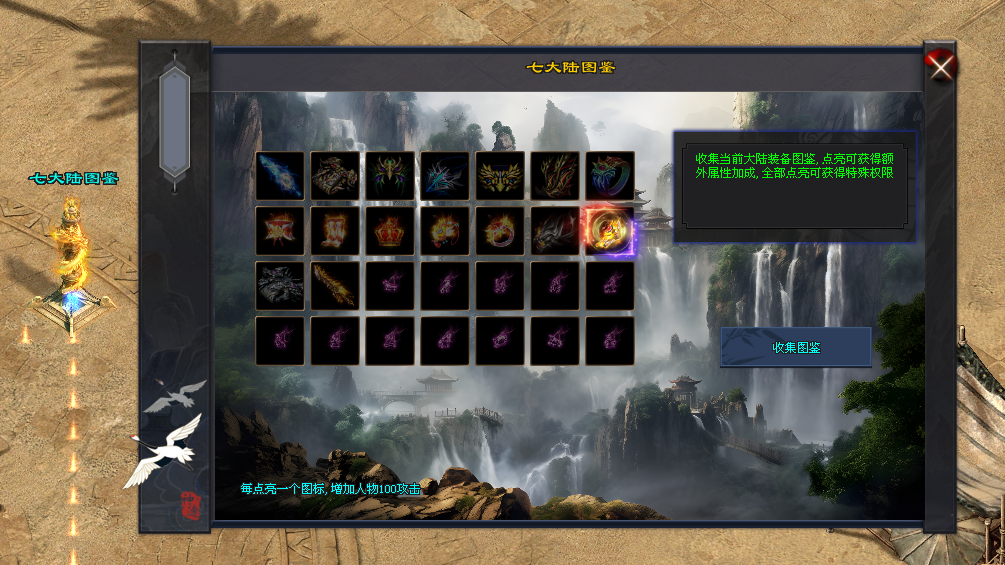
Task: Select the flaming red boots slot
Action: coord(335,231)
